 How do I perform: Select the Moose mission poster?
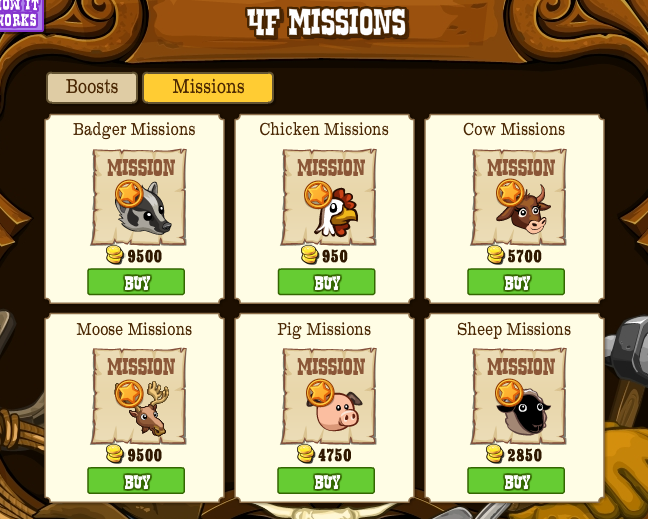[x=138, y=395]
